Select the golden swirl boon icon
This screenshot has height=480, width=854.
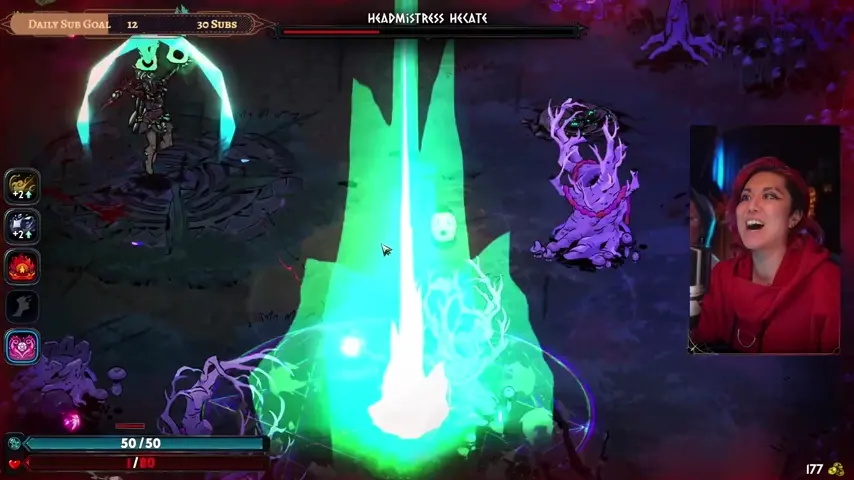22,186
